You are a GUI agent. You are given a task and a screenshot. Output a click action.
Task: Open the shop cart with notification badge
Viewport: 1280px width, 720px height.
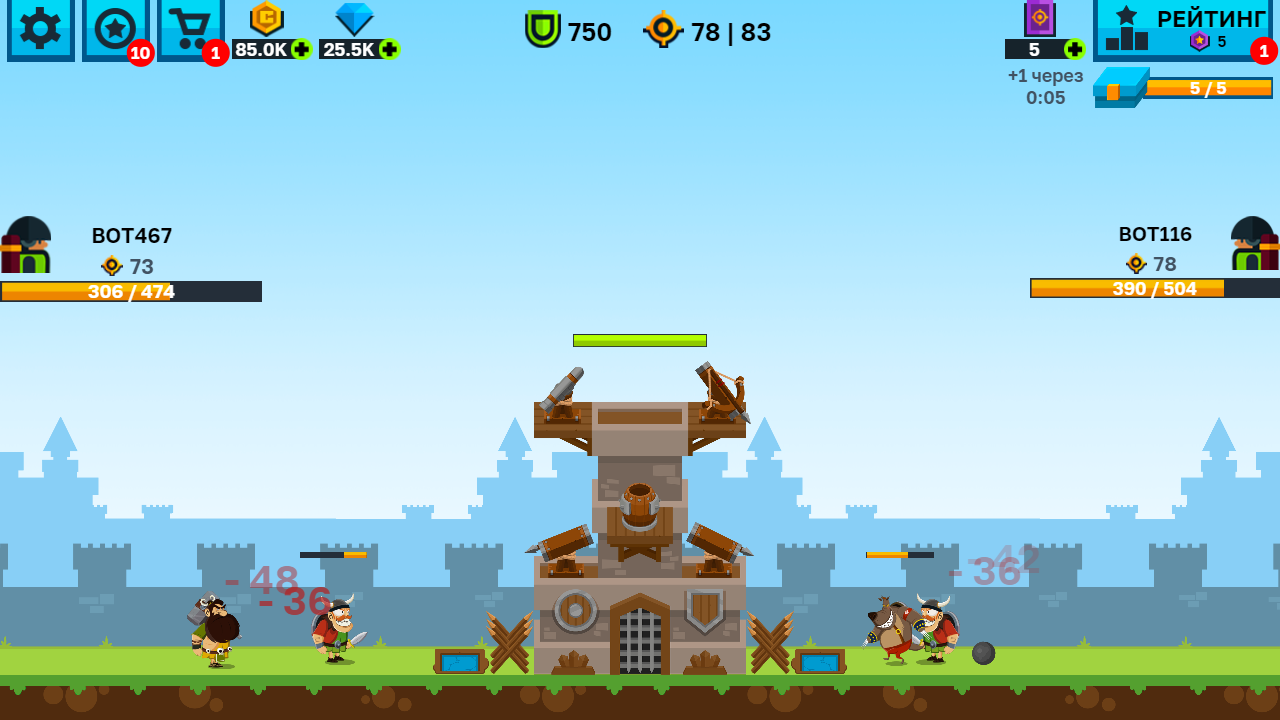pos(189,28)
